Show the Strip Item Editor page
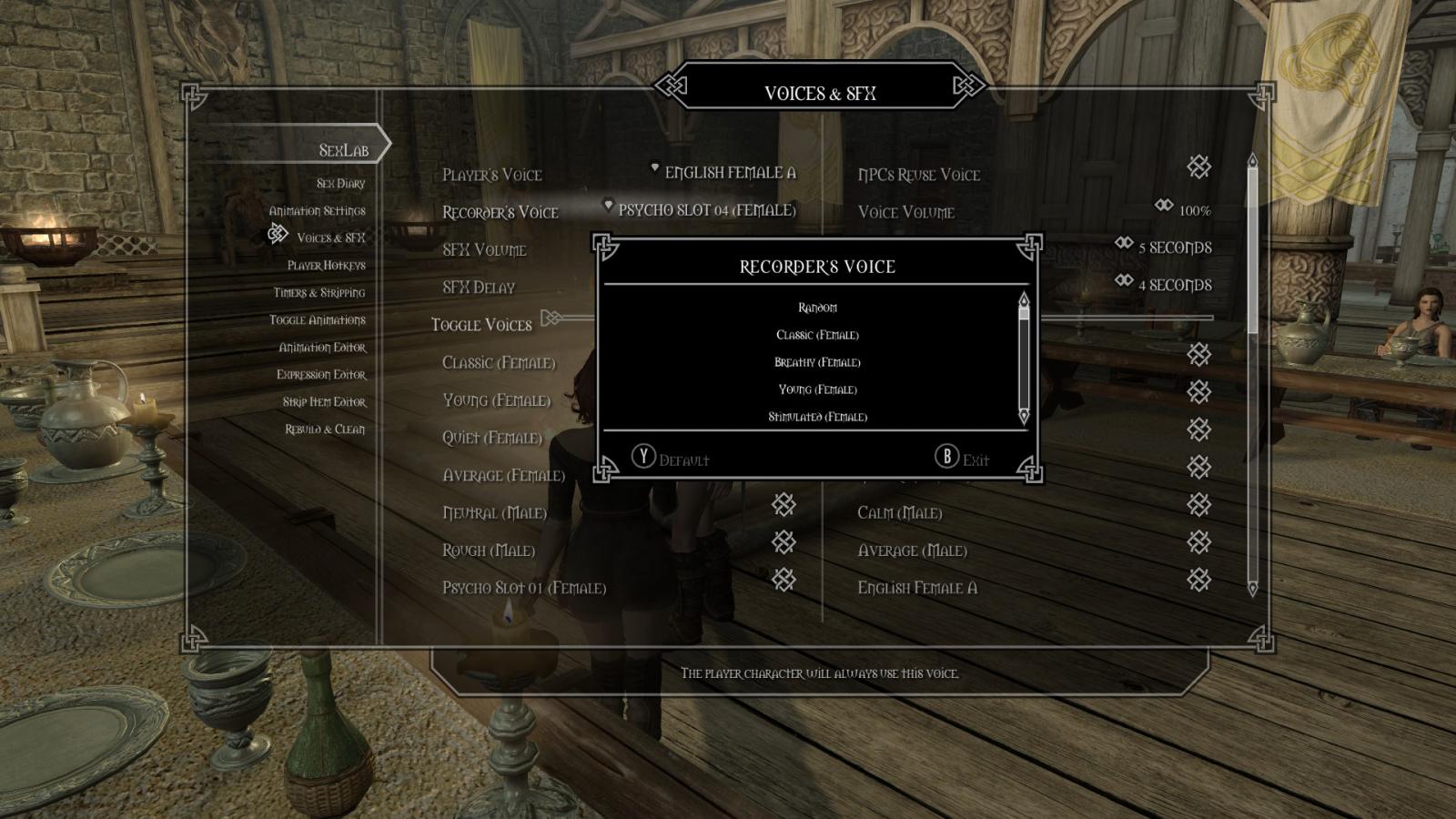Screen dimensions: 1456x819 [323, 402]
